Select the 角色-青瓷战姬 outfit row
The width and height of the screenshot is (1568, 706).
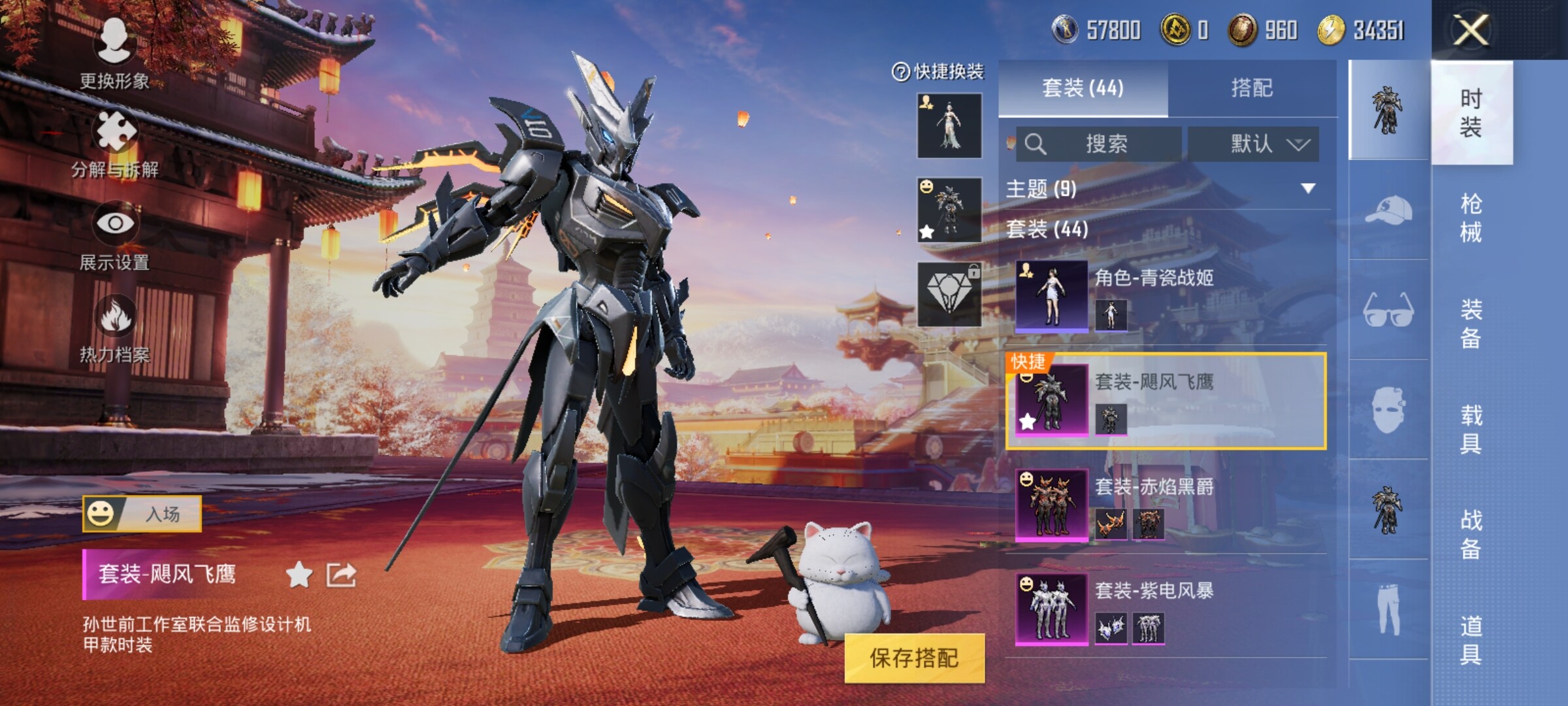1169,296
